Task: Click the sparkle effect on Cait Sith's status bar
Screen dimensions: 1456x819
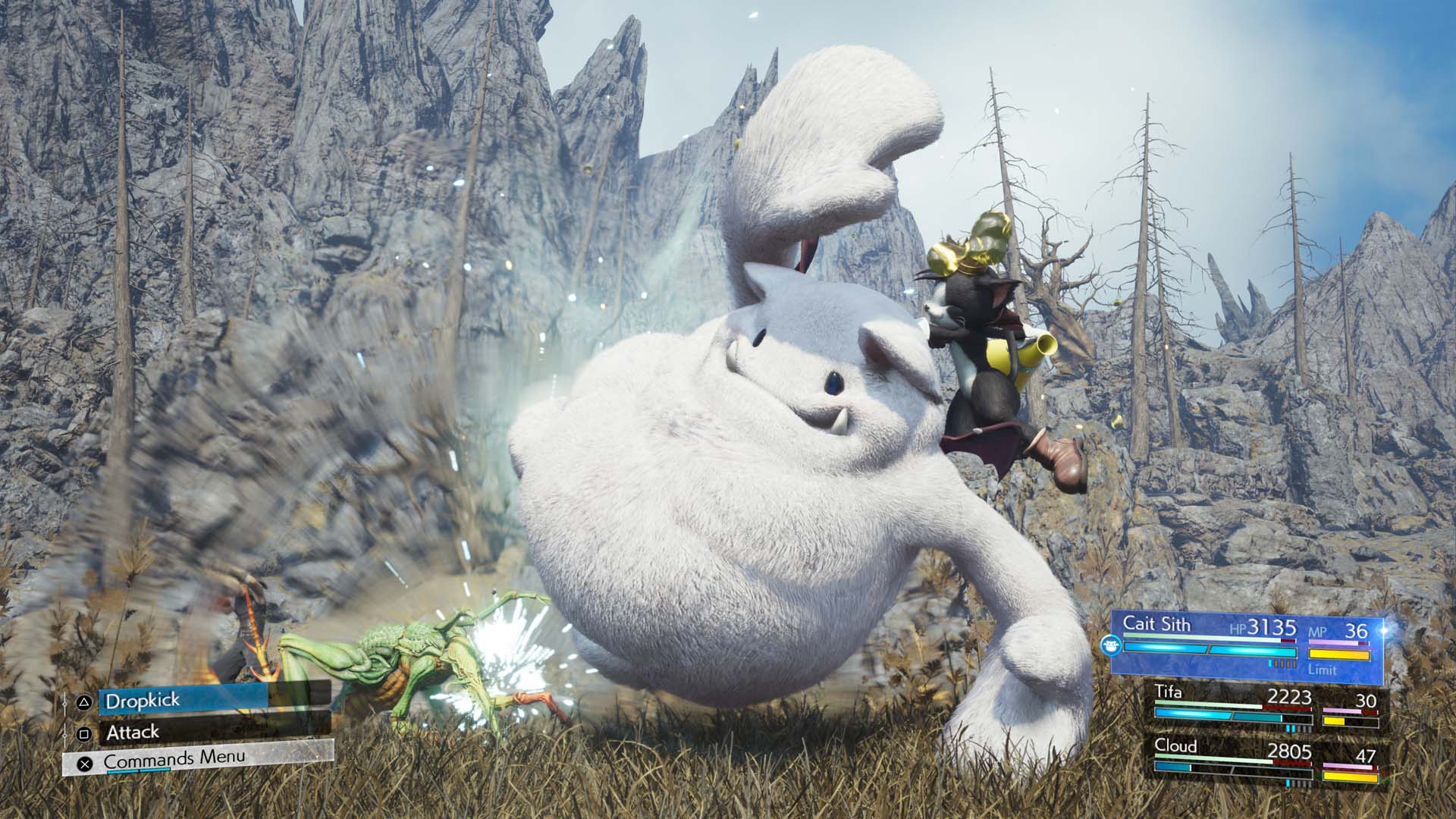Action: click(x=1382, y=629)
